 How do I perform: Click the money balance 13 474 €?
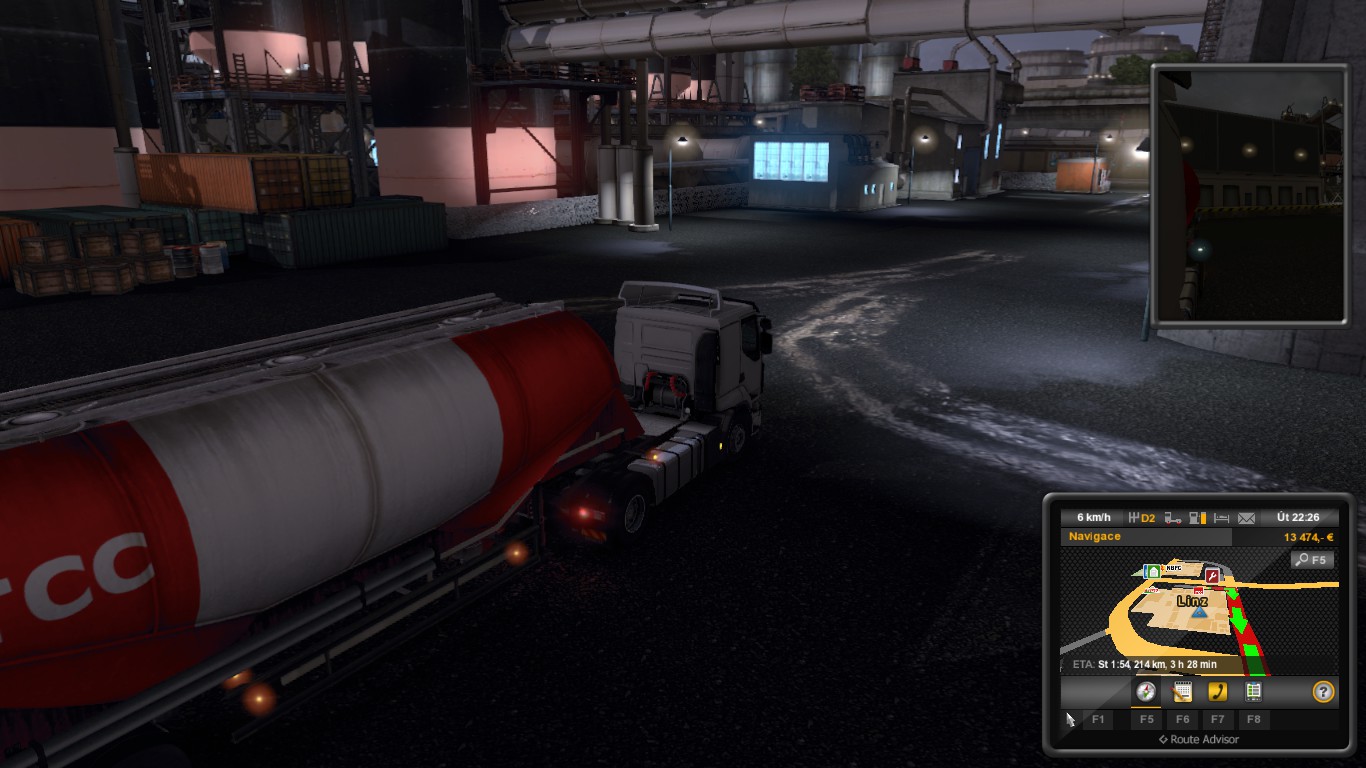click(1310, 536)
